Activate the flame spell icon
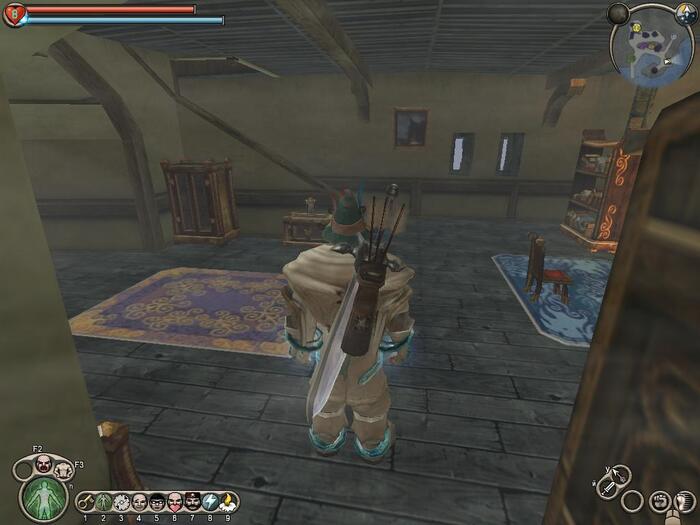The height and width of the screenshot is (525, 700). pyautogui.click(x=228, y=501)
